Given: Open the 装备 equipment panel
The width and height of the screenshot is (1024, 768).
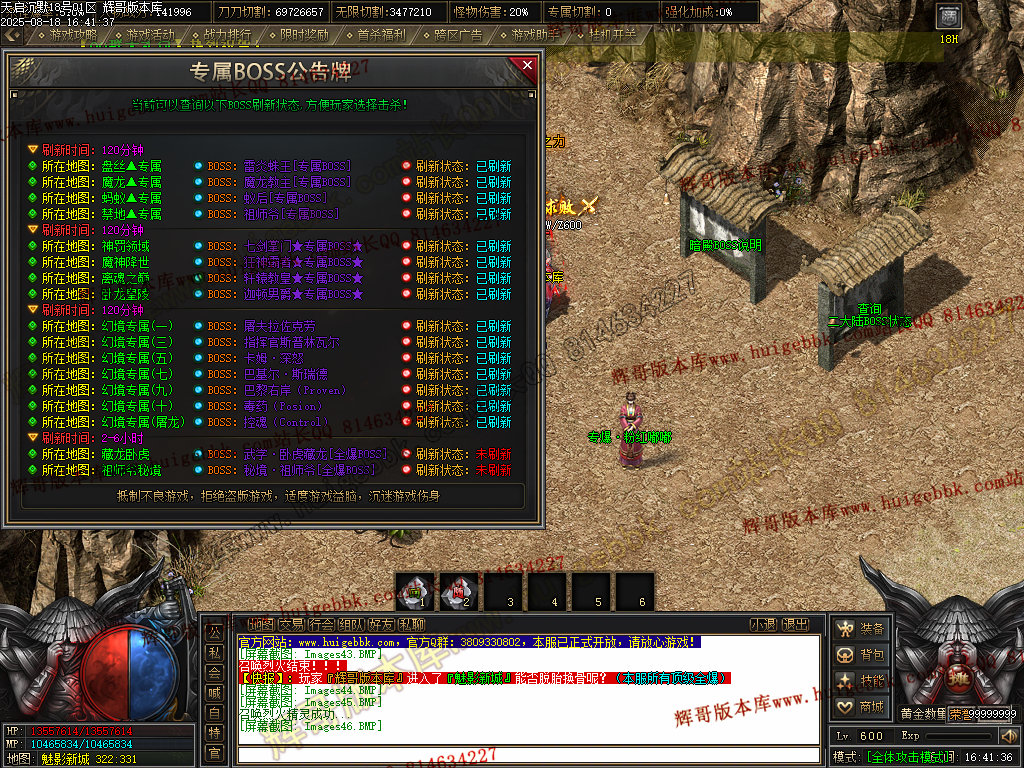Looking at the screenshot, I should (x=861, y=629).
